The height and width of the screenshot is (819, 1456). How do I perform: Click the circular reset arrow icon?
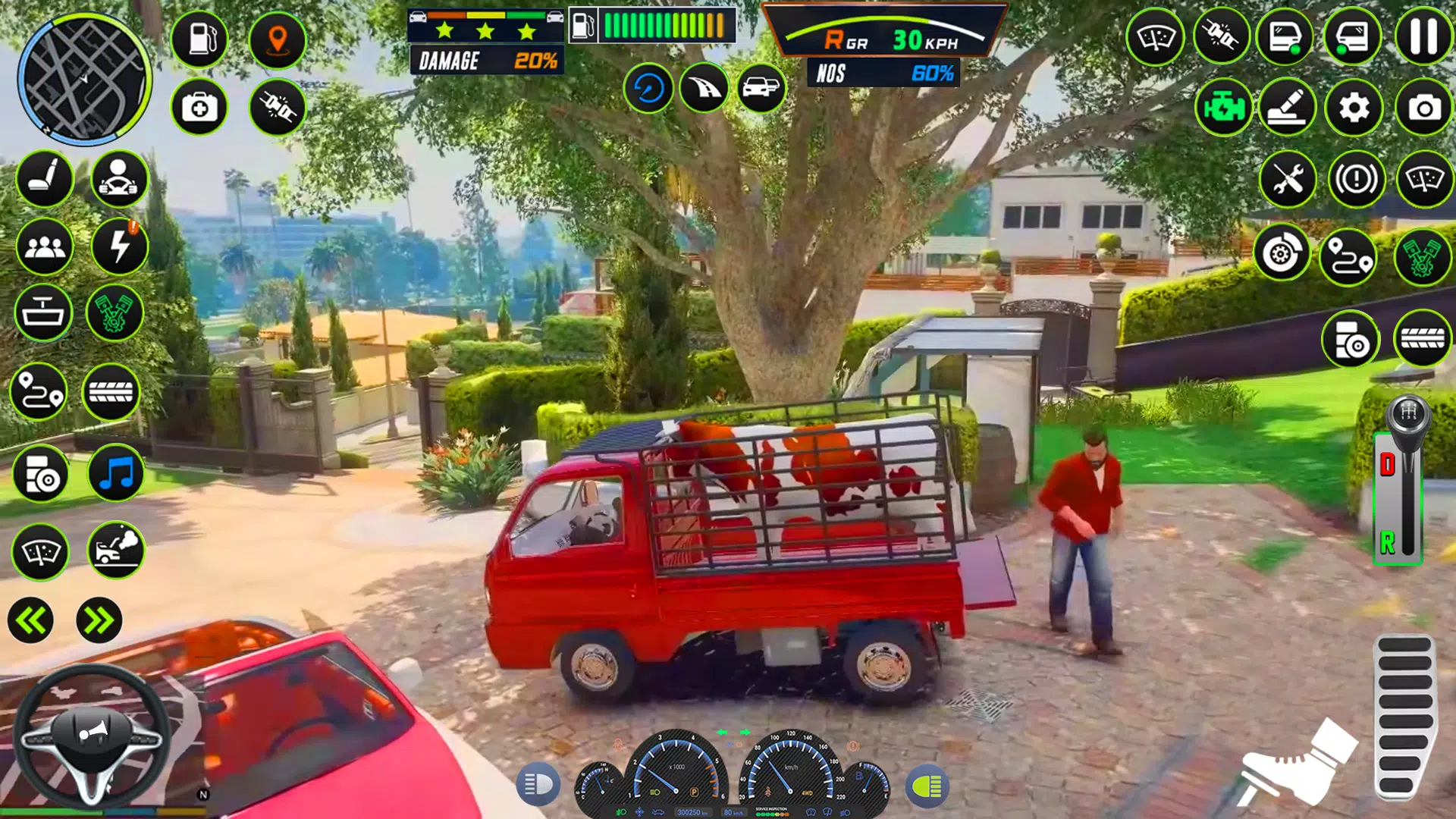[x=648, y=88]
